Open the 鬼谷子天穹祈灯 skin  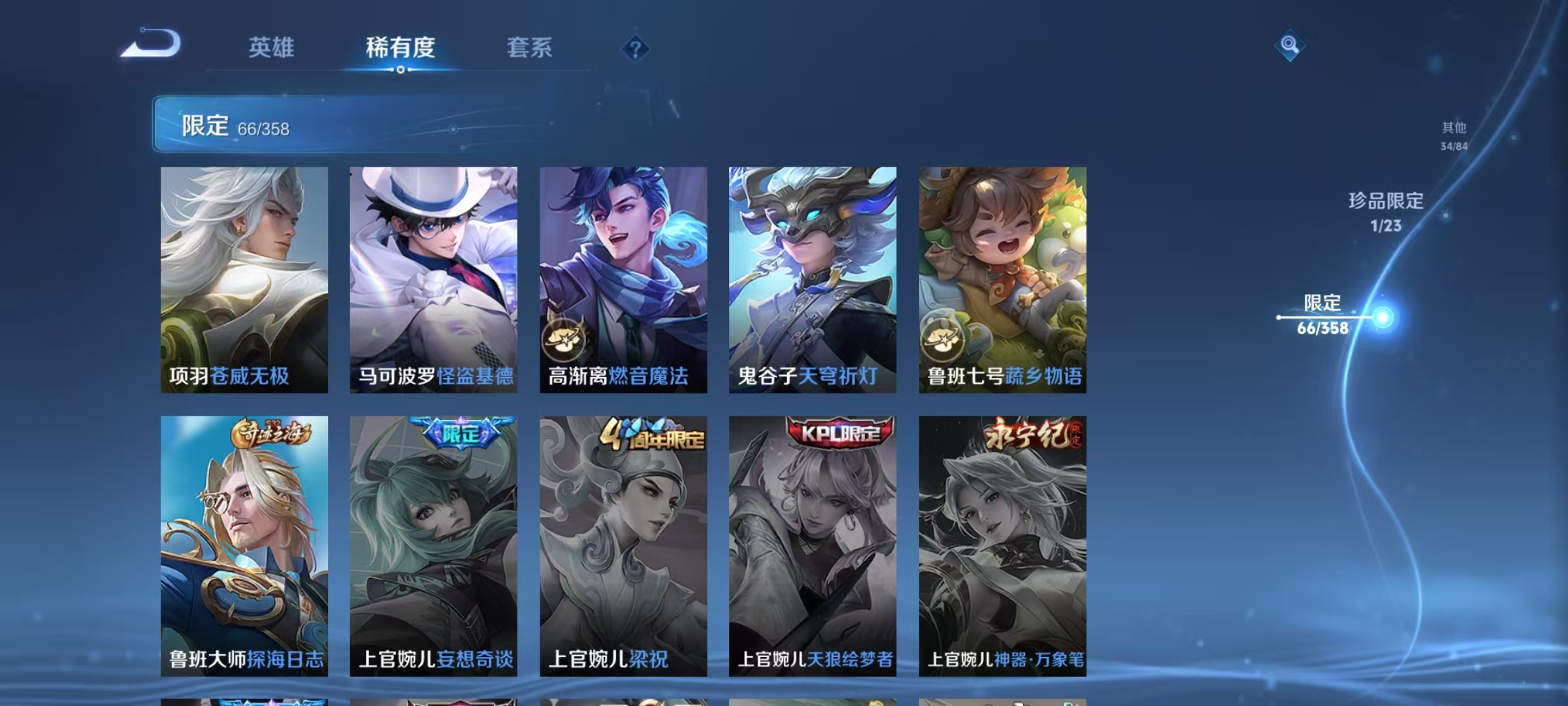click(813, 281)
